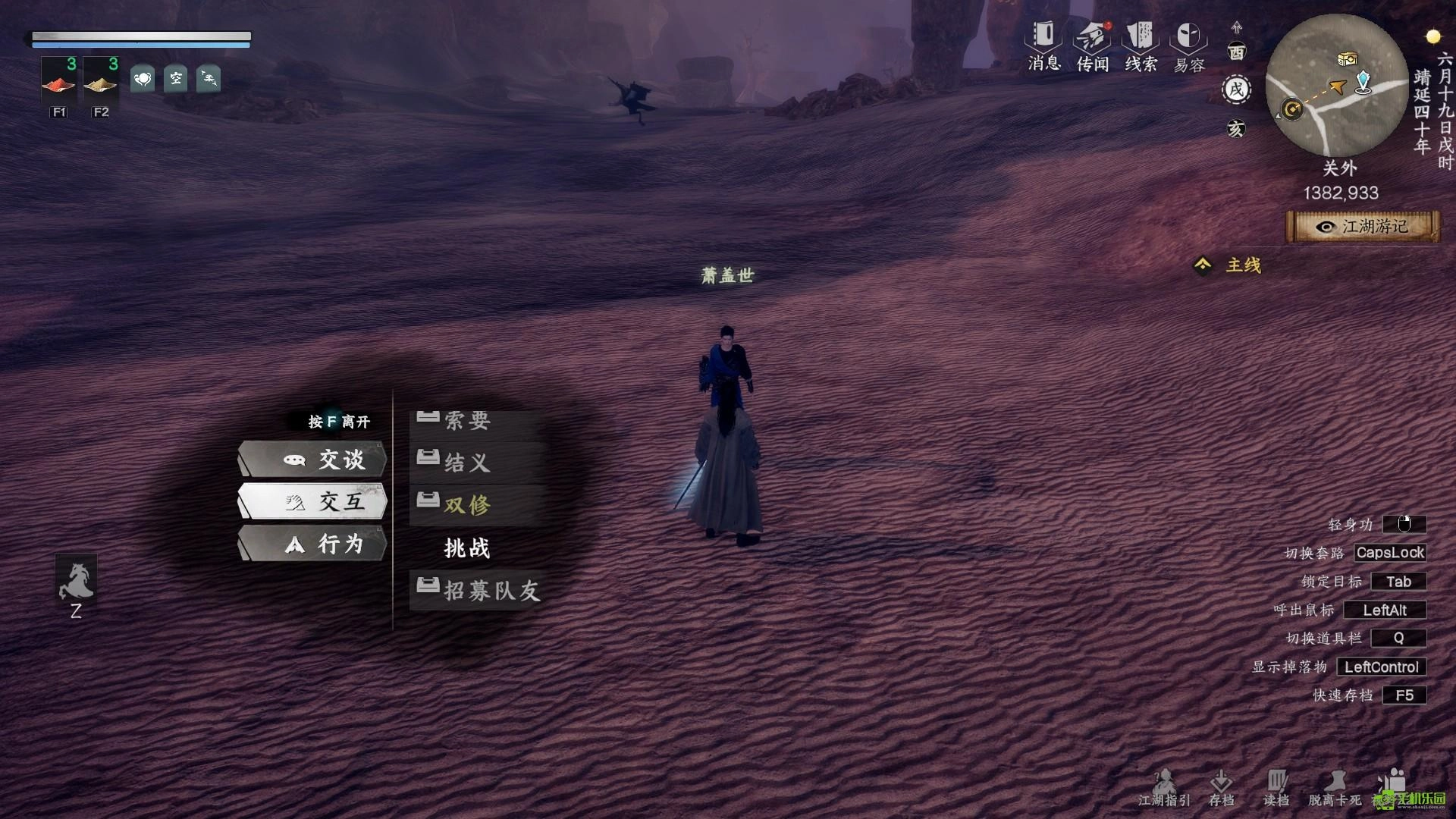
Task: Load a save with 读档
Action: [1276, 788]
